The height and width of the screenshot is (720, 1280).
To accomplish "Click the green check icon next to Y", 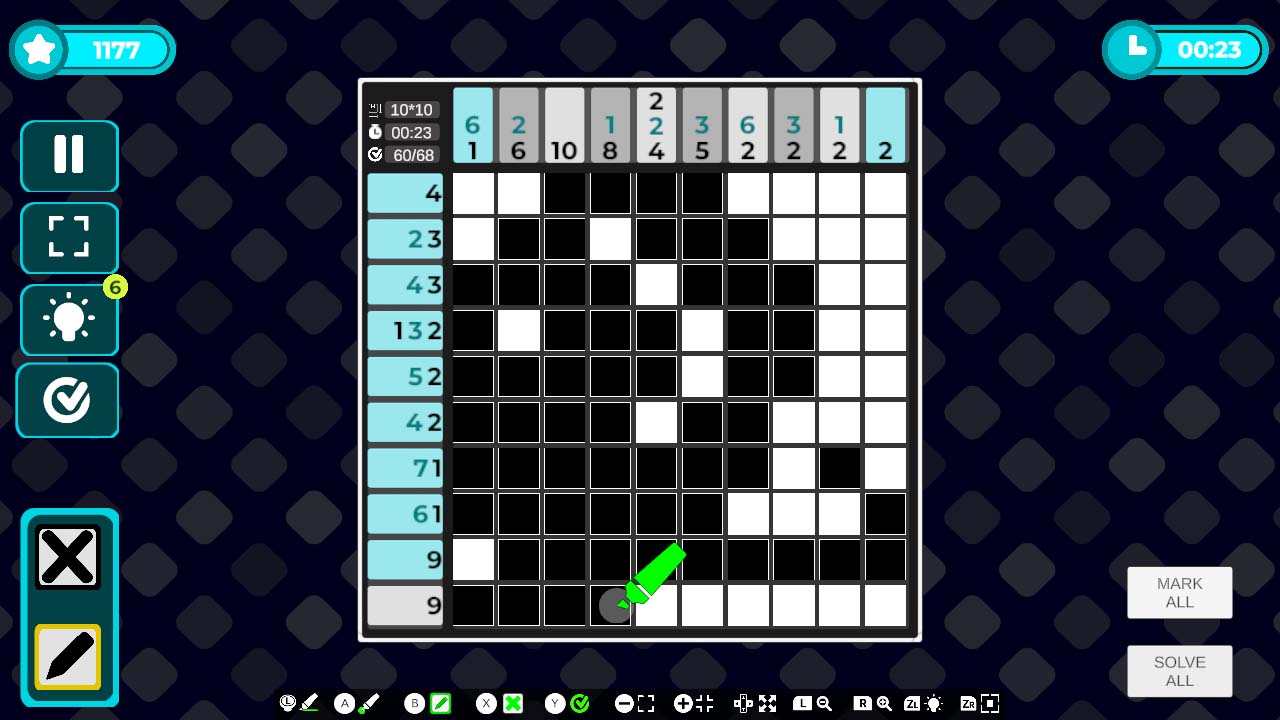I will 578,703.
